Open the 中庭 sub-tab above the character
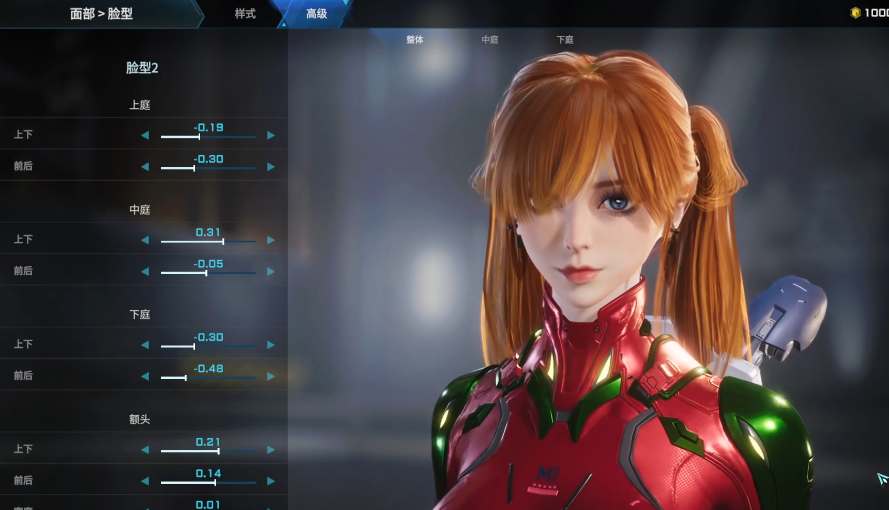The height and width of the screenshot is (510, 889). coord(490,40)
